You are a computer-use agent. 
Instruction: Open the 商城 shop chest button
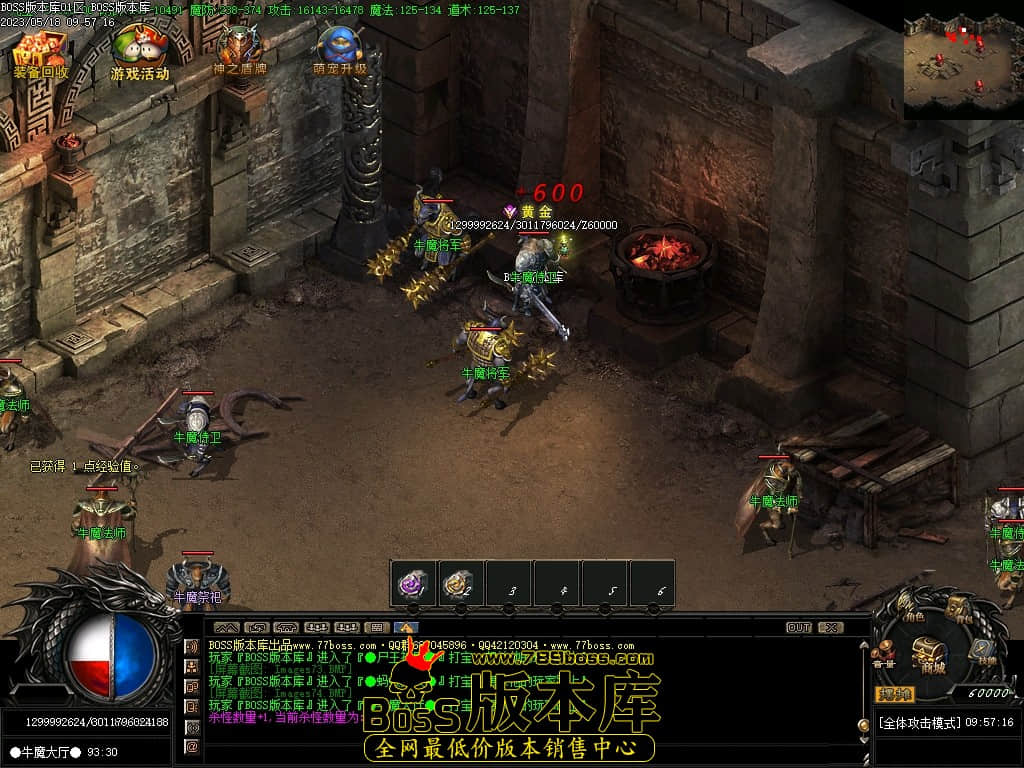(x=932, y=655)
